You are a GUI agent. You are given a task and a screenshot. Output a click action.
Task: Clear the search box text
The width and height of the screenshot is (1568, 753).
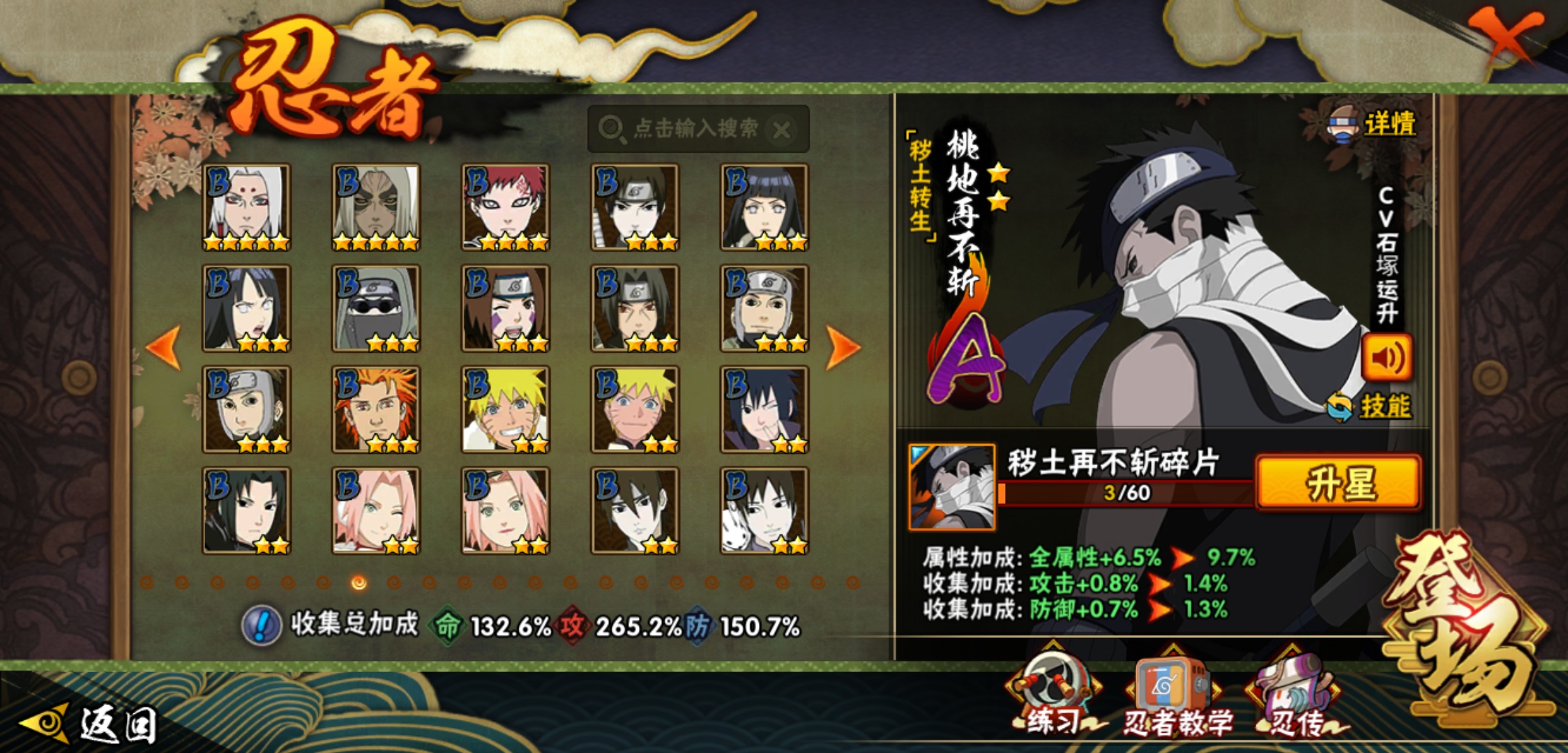point(783,130)
